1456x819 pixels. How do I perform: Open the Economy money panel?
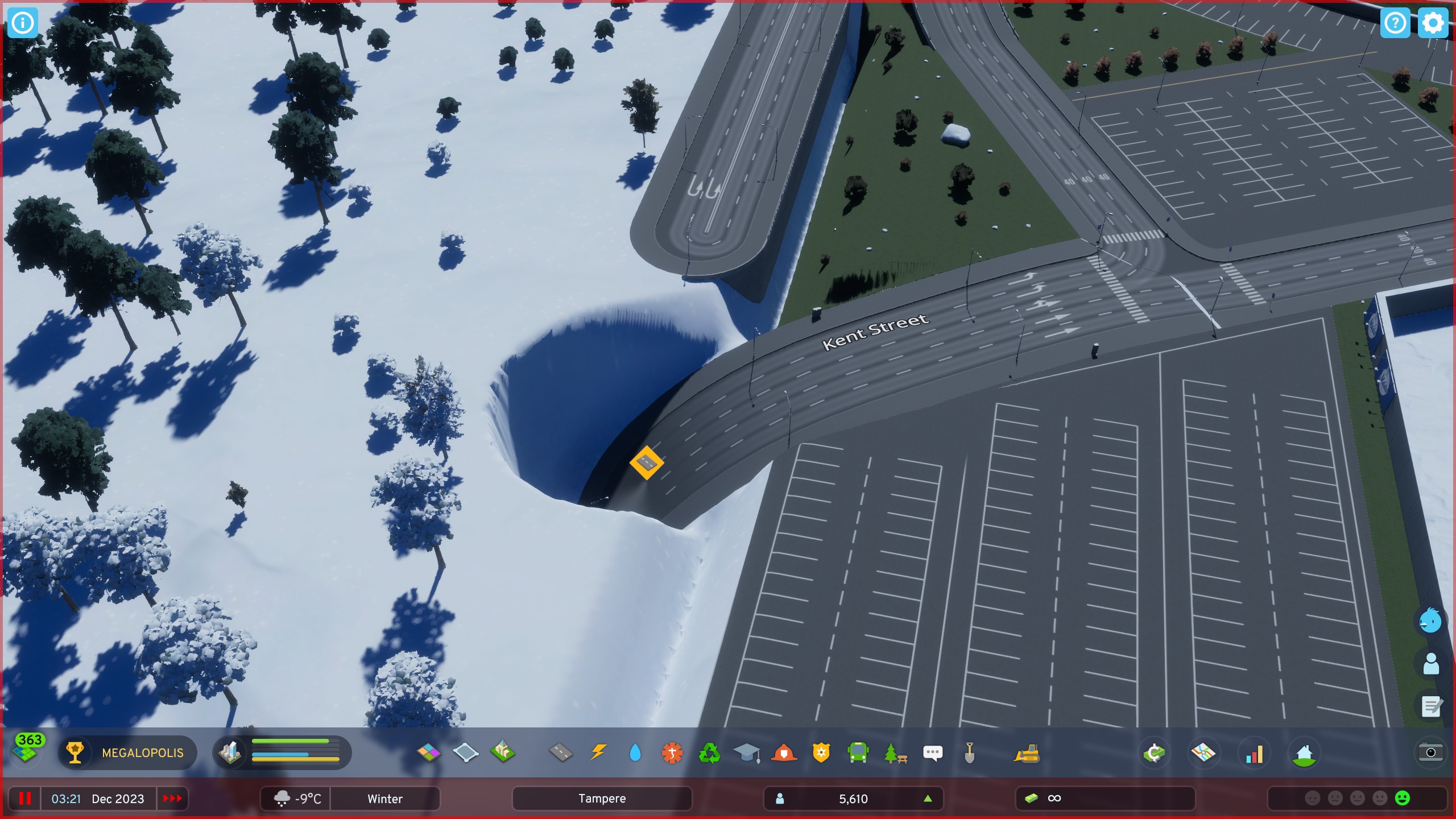(x=1156, y=752)
